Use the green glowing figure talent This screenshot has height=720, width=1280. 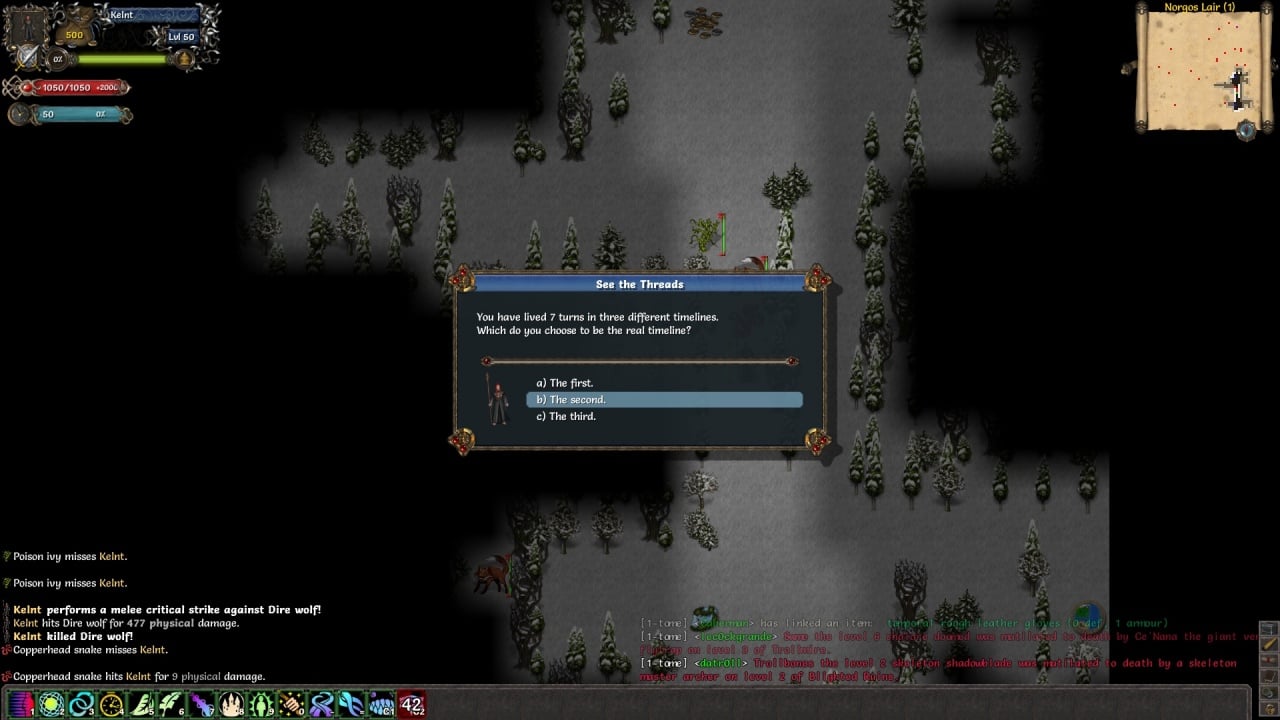[261, 704]
